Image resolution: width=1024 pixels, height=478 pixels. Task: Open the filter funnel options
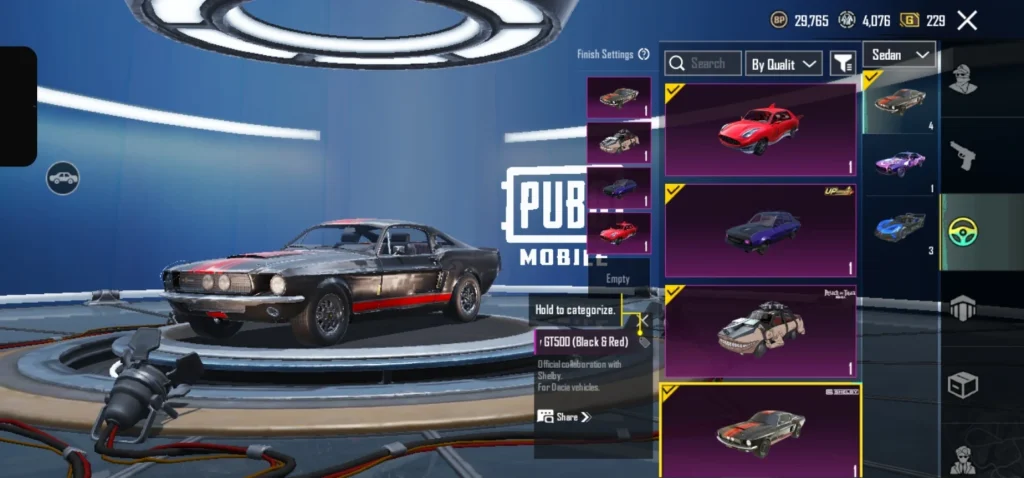pyautogui.click(x=842, y=63)
